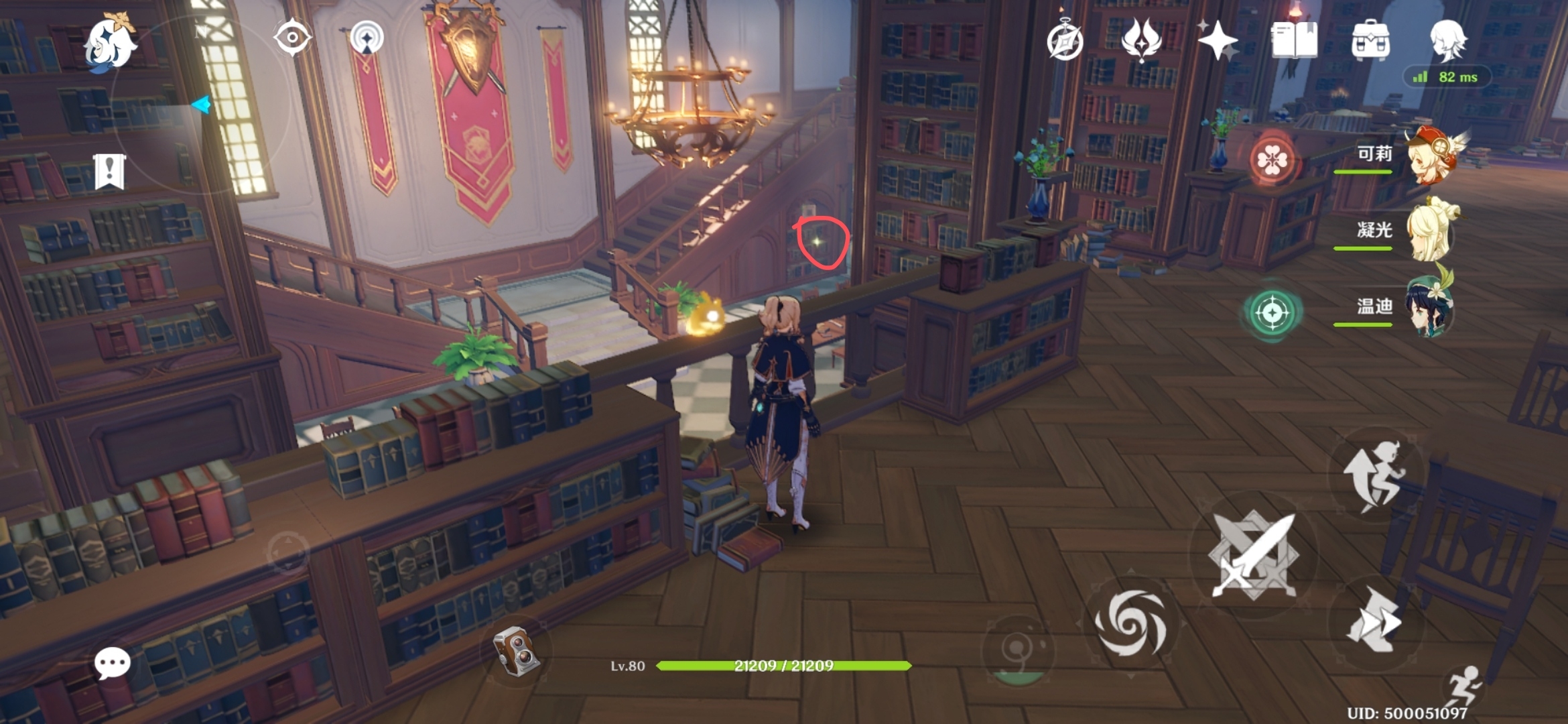Use the Kamera gadget

515,651
